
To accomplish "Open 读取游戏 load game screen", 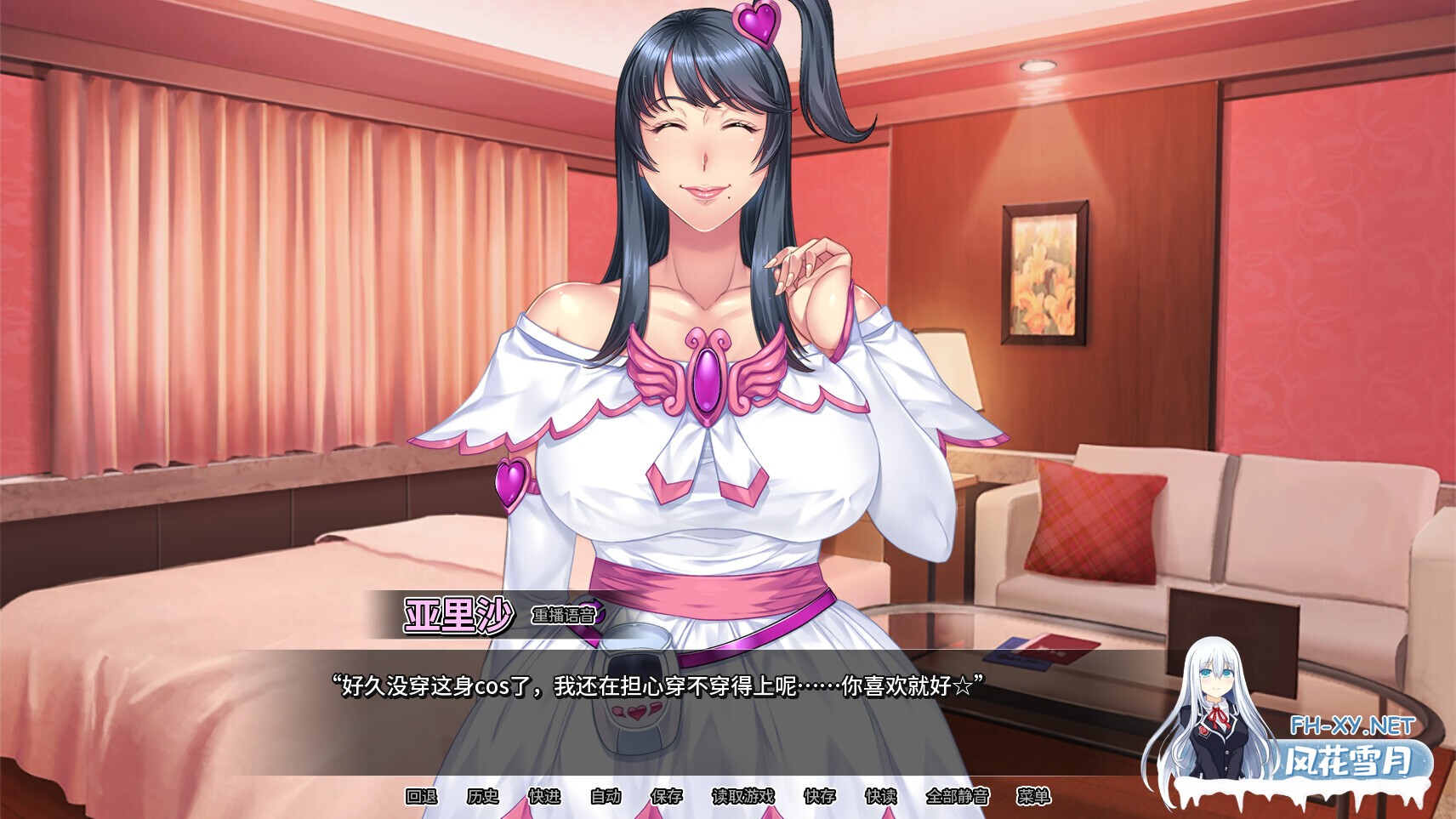I will (x=743, y=796).
